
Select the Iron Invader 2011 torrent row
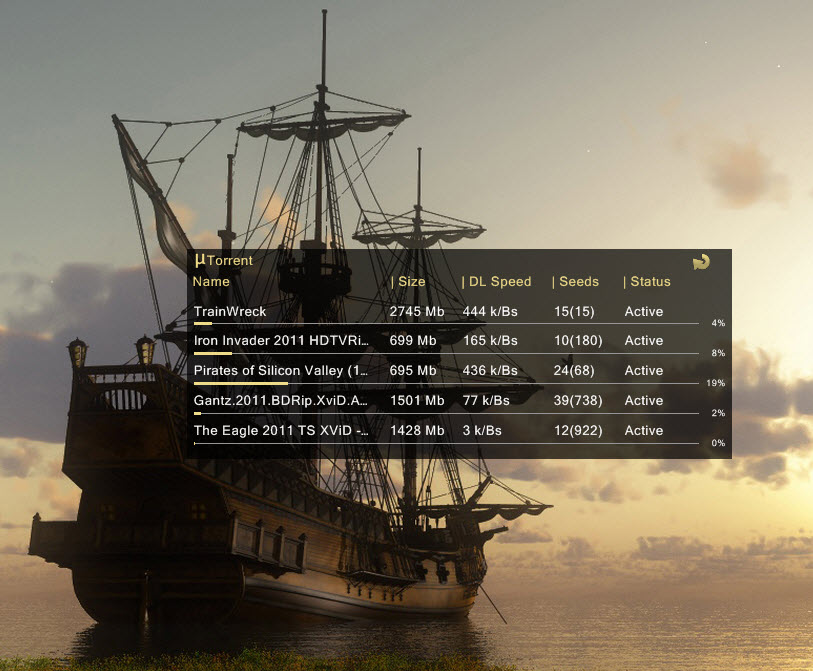tap(281, 341)
